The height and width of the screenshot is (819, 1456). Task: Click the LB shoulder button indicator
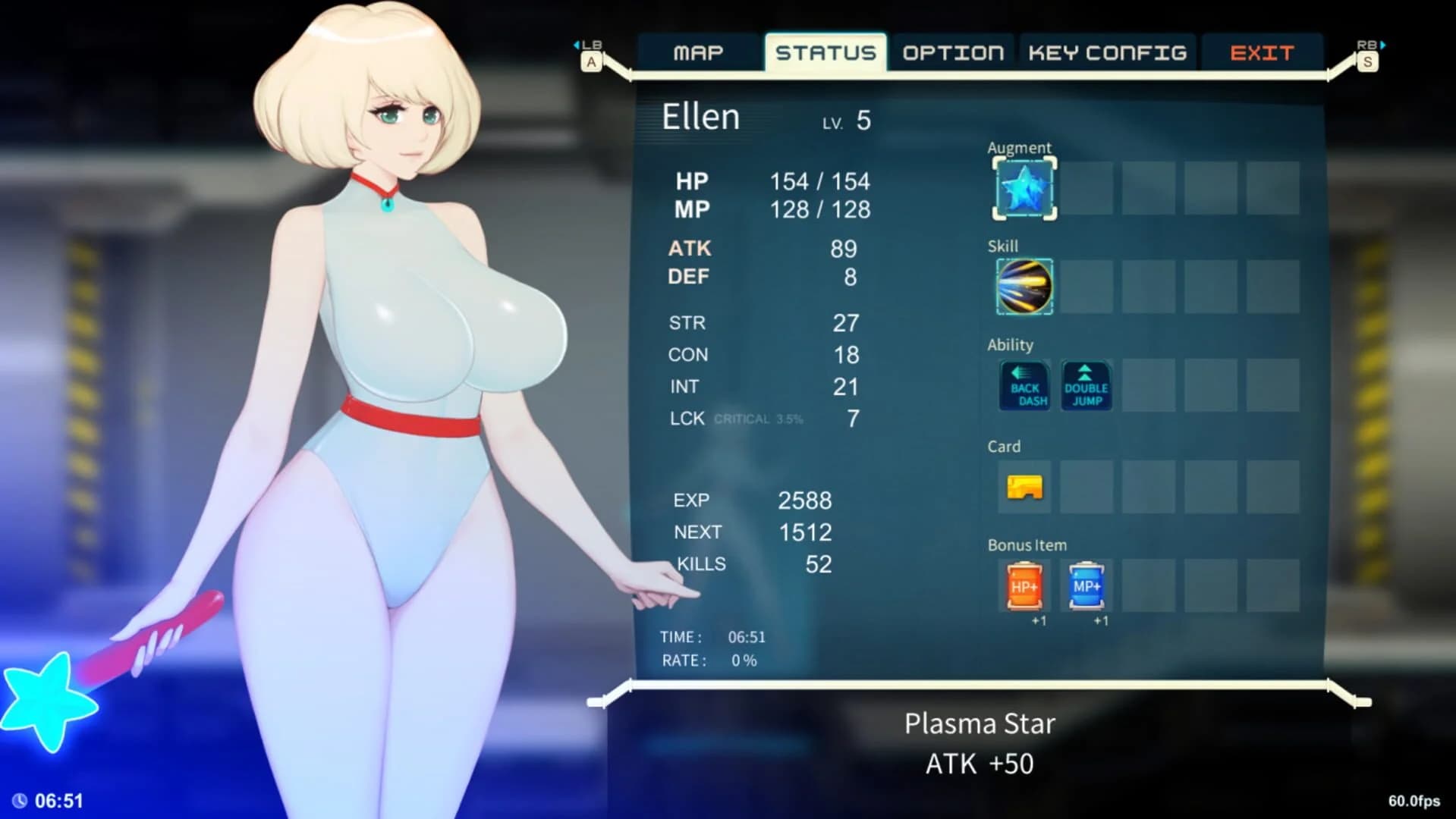[x=591, y=53]
